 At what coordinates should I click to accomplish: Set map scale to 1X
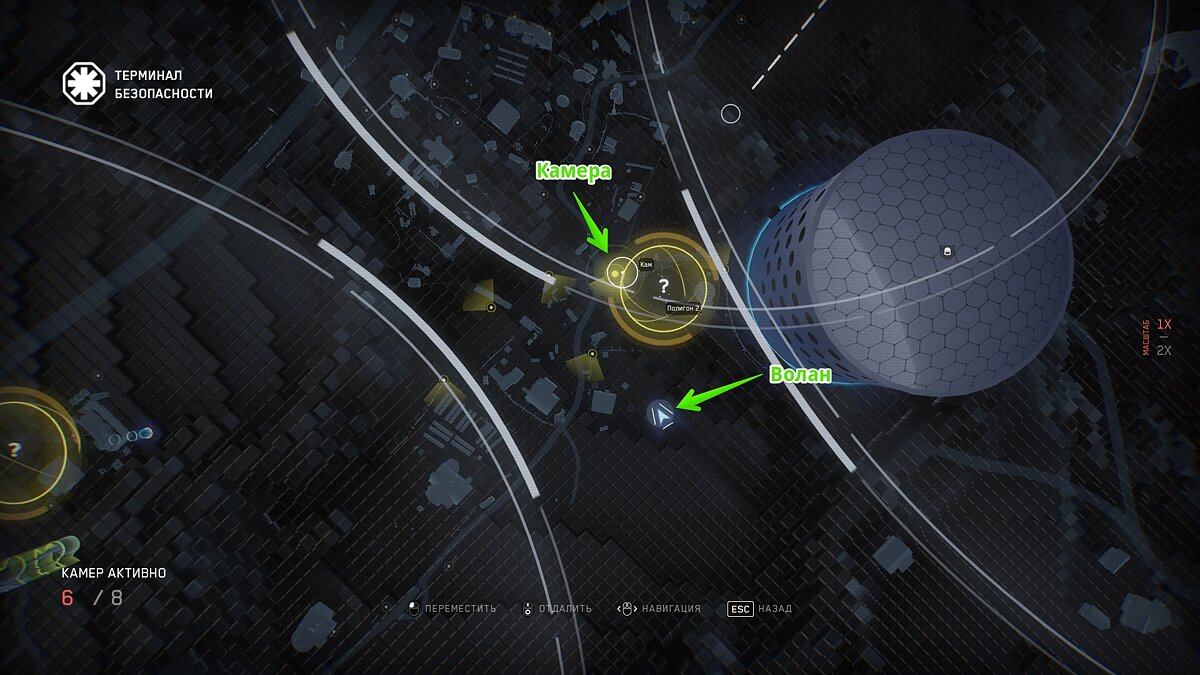click(1163, 325)
